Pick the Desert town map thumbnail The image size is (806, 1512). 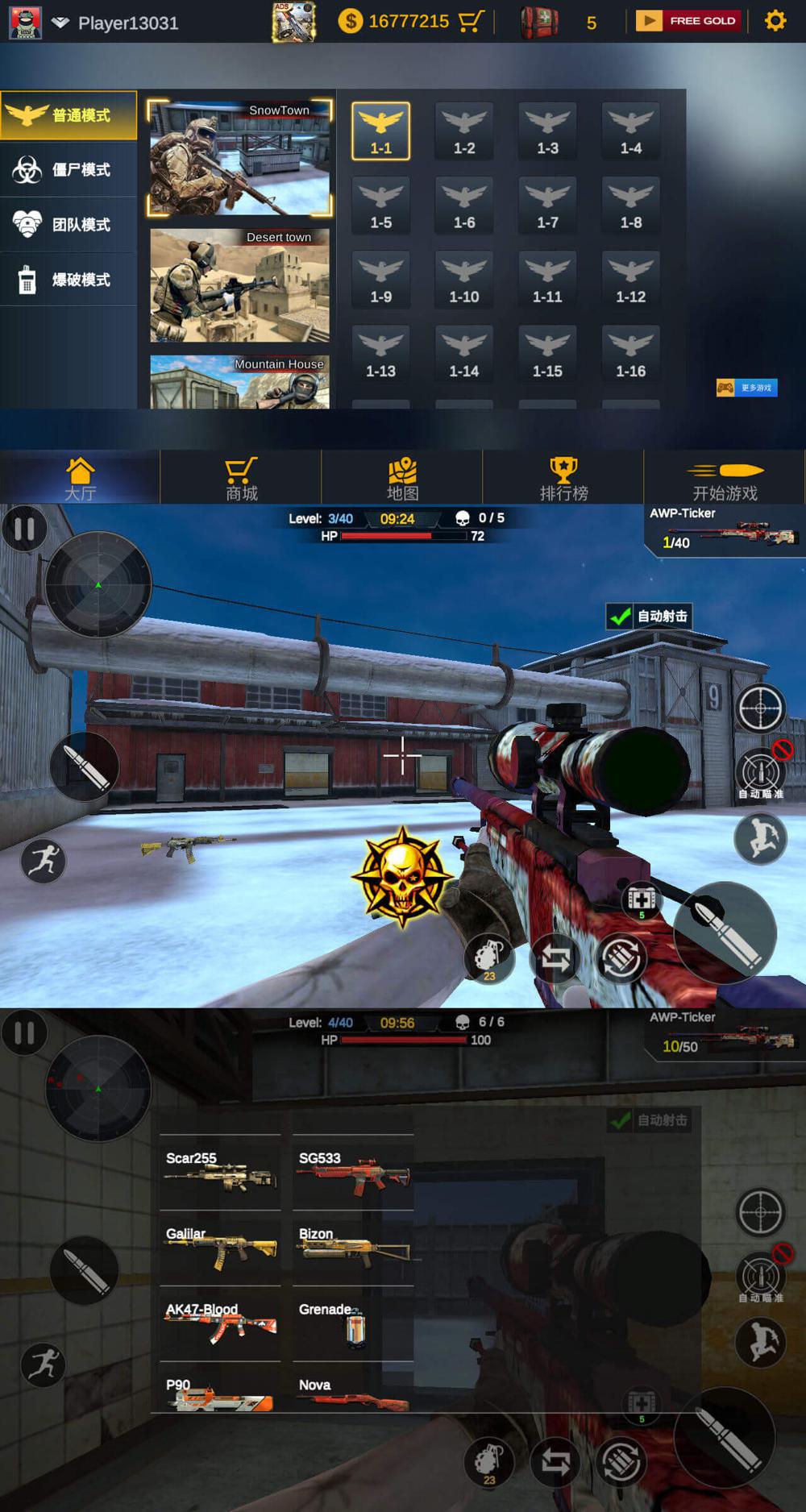point(239,285)
